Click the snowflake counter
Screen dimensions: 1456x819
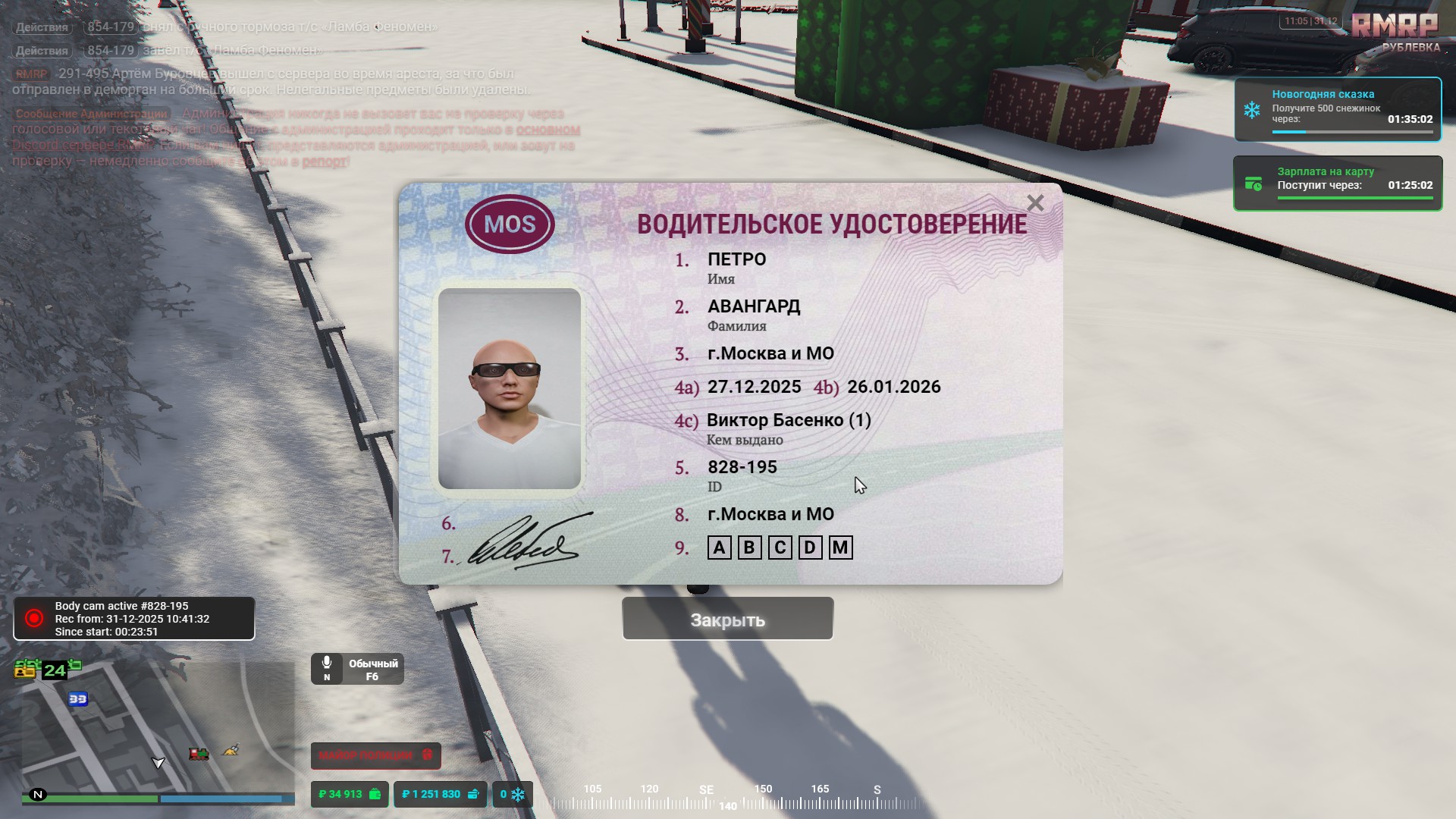513,794
